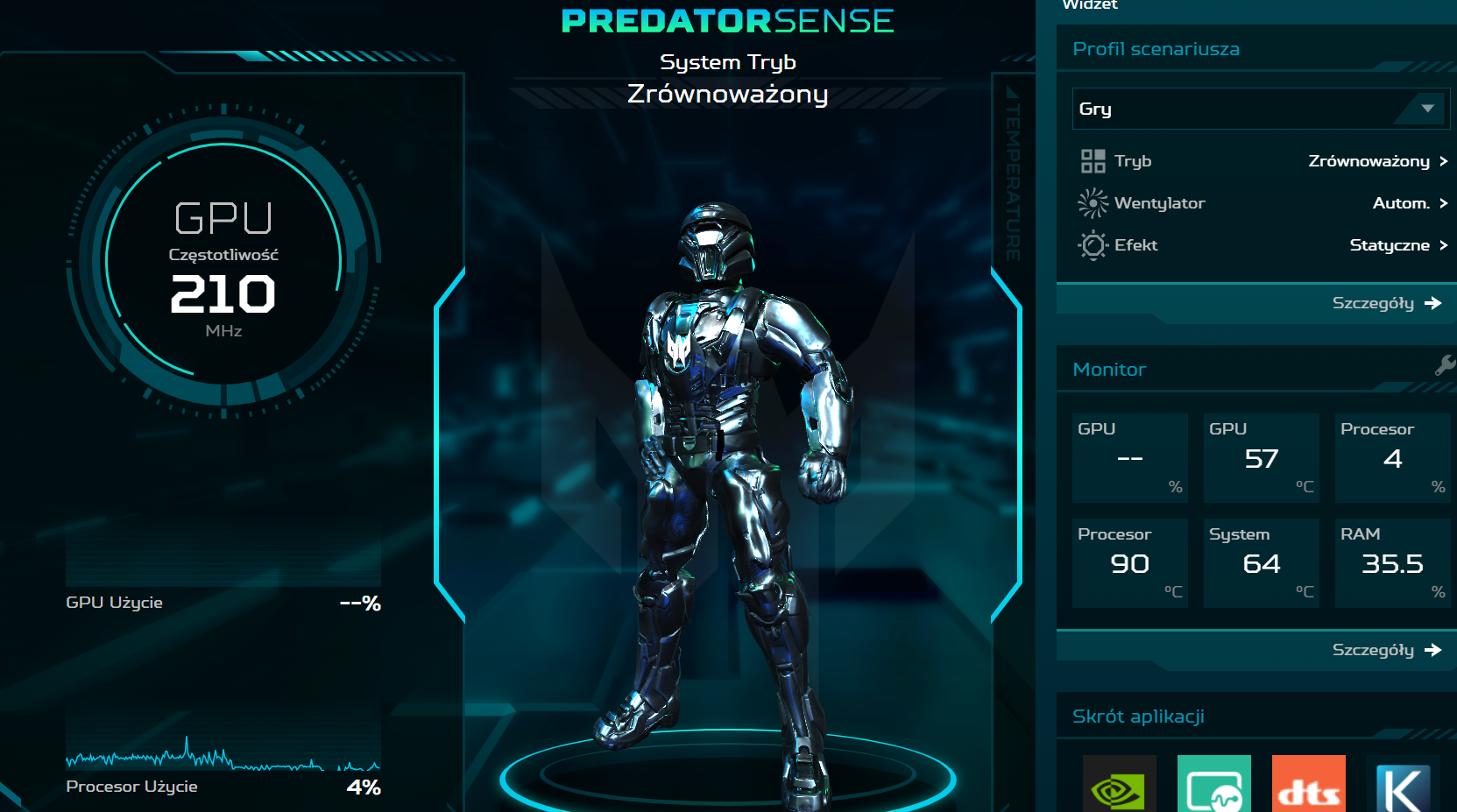Click the Widzet label at the top right
The image size is (1457, 812).
[x=1089, y=6]
